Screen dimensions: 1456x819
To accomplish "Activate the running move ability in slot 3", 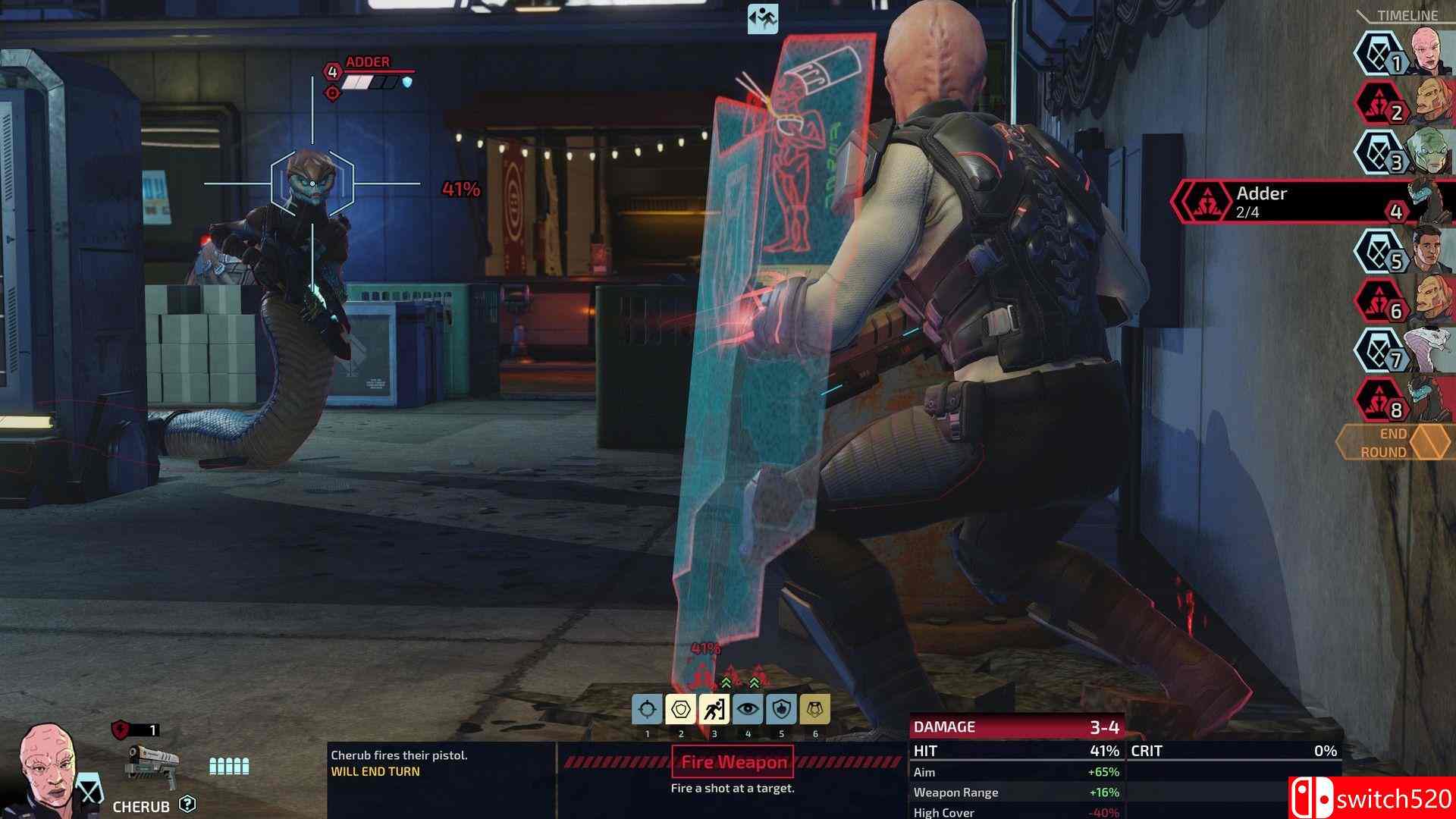I will 714,709.
